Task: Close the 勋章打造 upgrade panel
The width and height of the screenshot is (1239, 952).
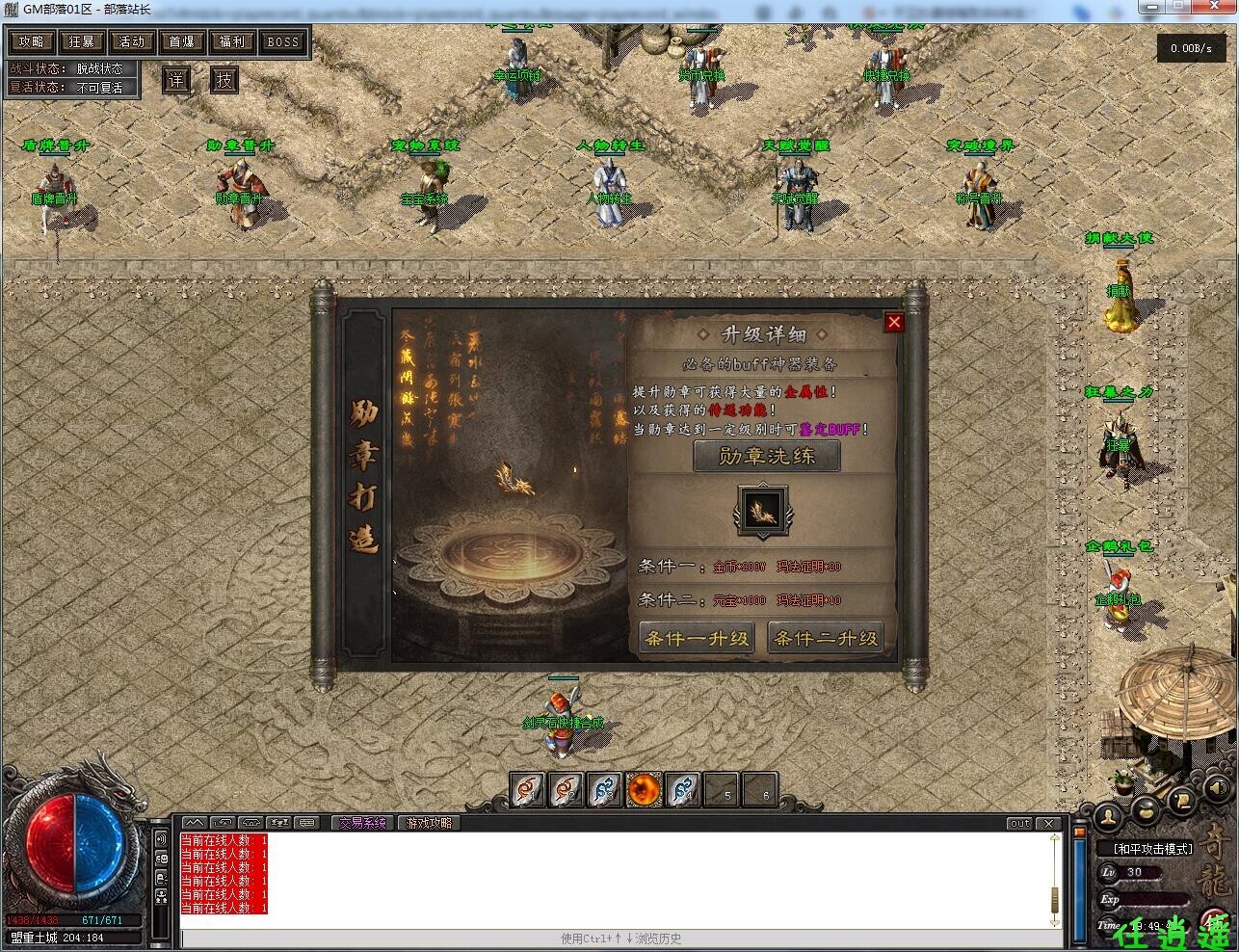Action: (894, 322)
